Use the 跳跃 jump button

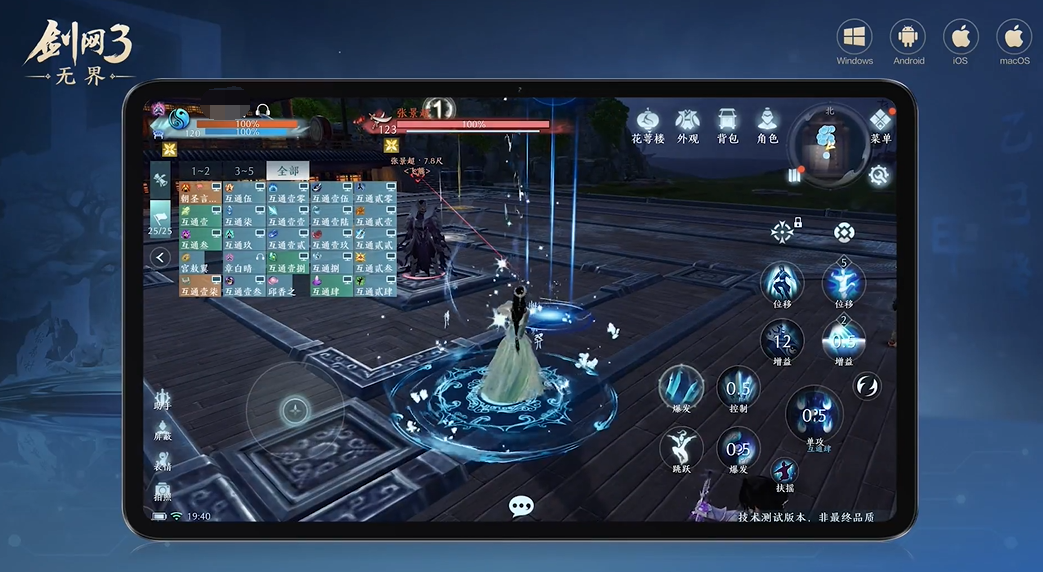coord(679,448)
